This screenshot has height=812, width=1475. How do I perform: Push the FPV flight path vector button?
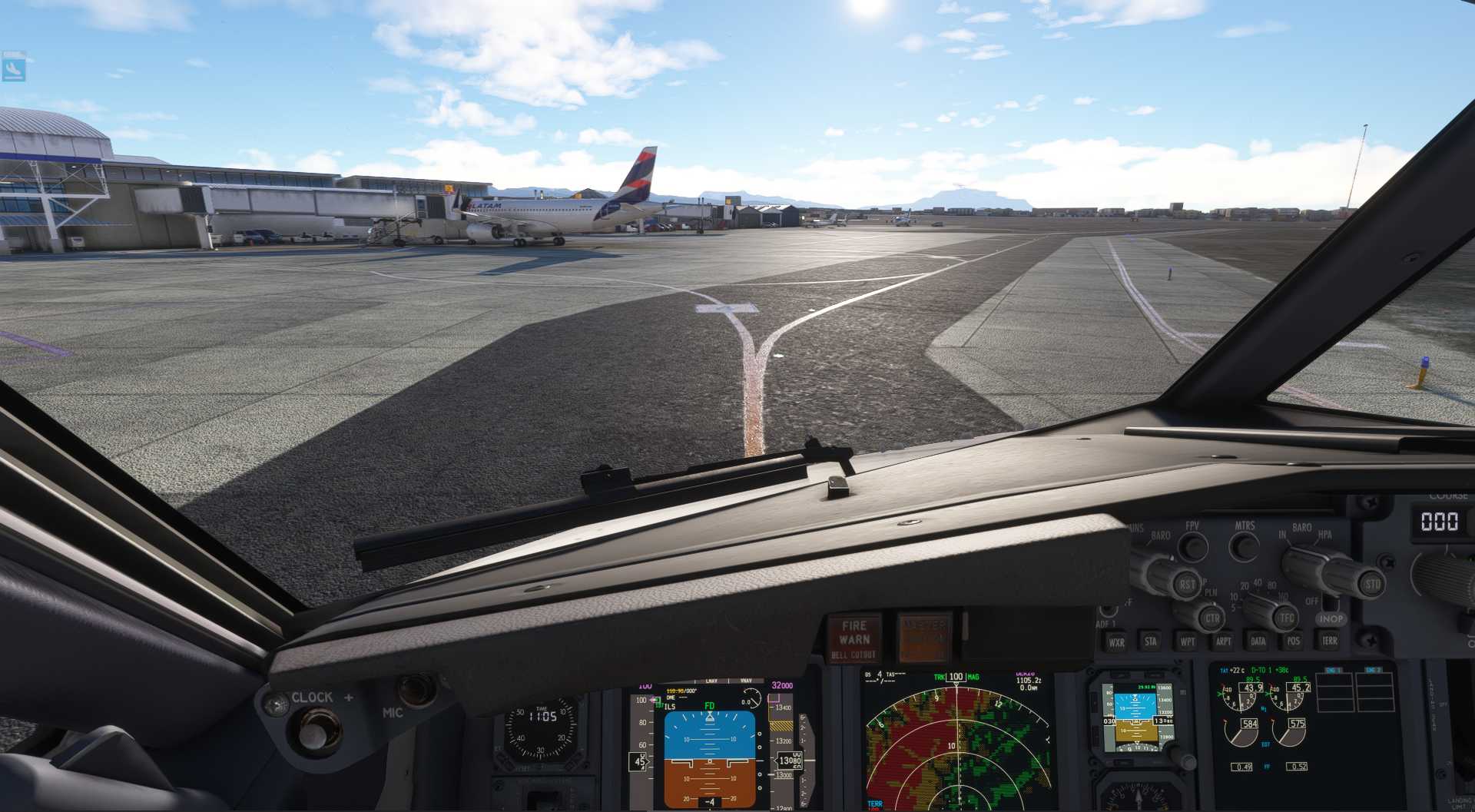1192,547
